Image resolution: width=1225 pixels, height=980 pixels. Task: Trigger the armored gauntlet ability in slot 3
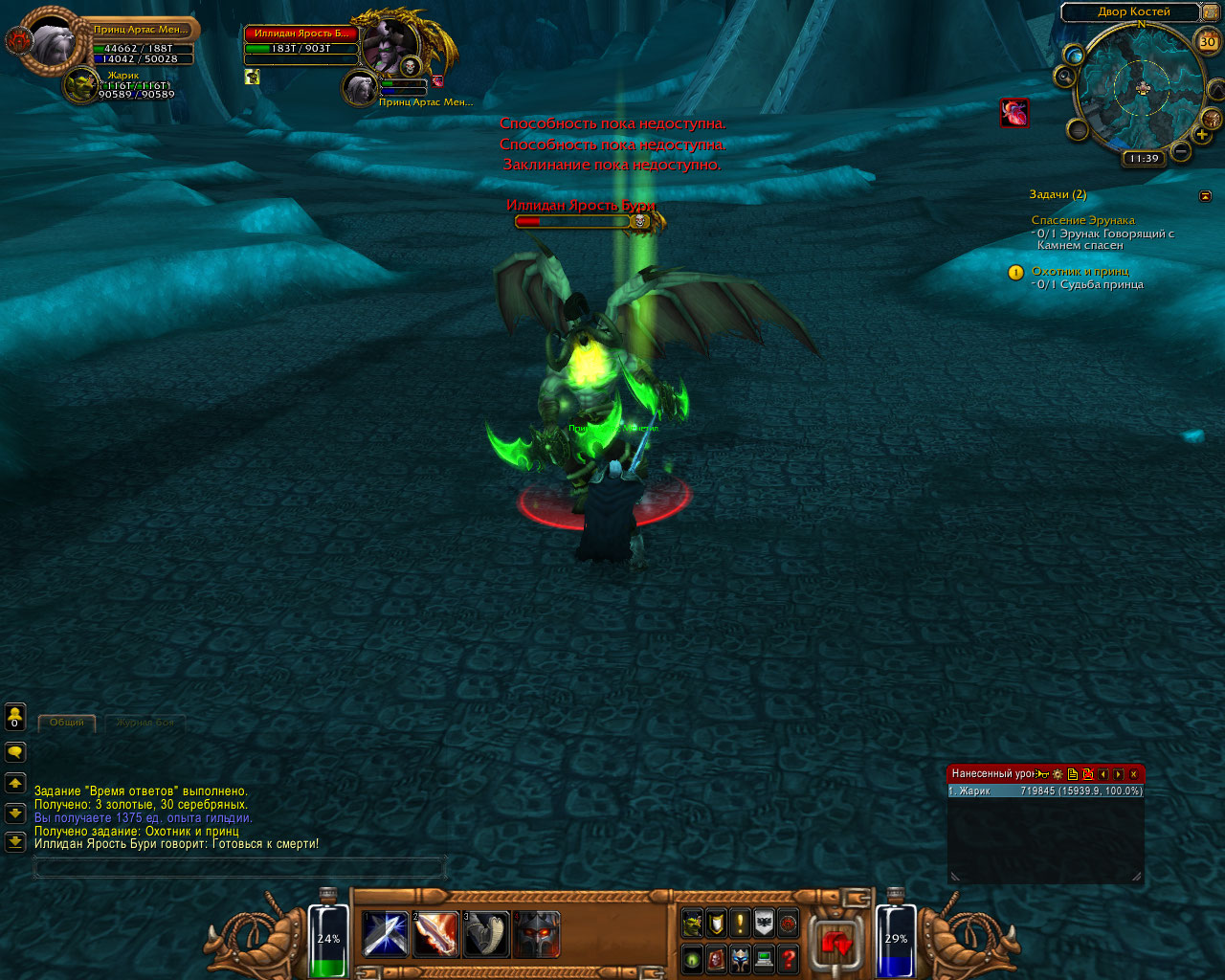point(486,934)
